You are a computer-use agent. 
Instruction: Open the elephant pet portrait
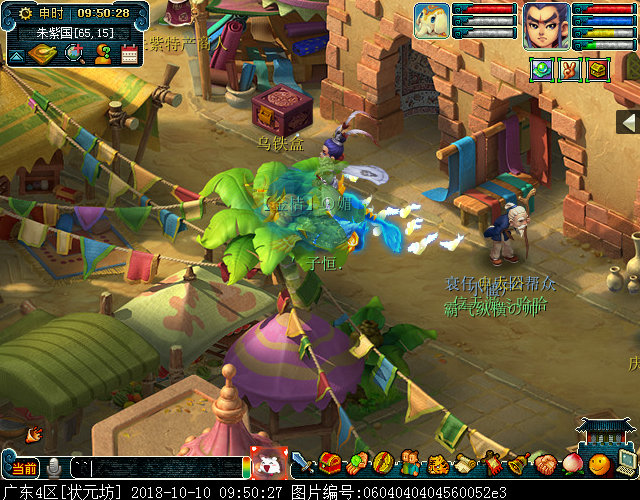point(431,22)
